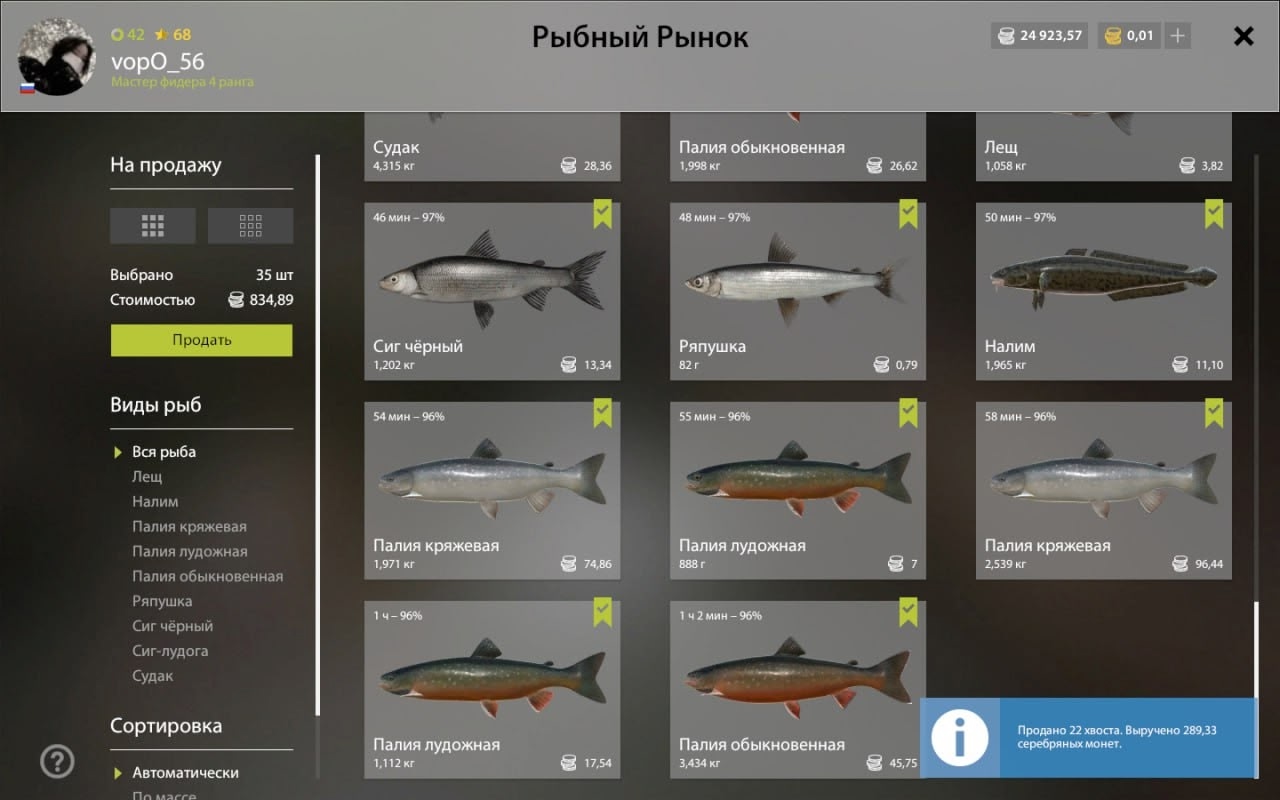Pick the Палия кряжевая 1,971 кг card
This screenshot has width=1280, height=800.
pos(492,490)
